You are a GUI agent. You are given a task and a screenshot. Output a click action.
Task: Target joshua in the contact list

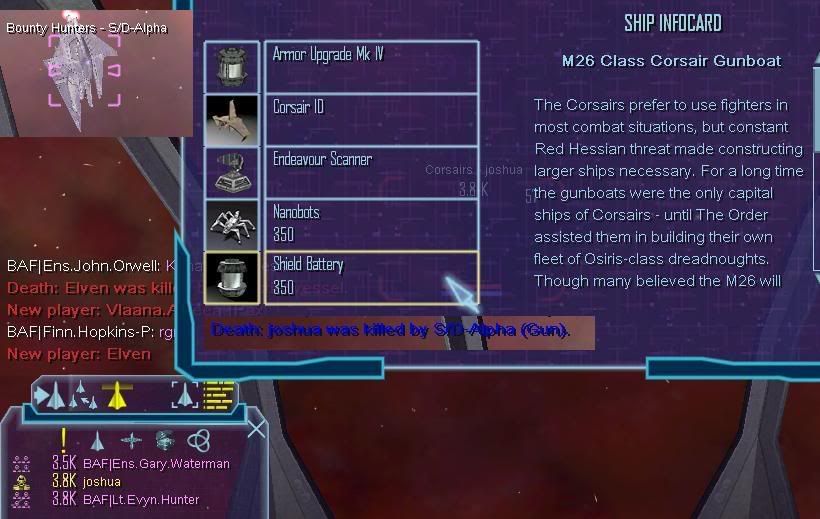click(x=102, y=481)
